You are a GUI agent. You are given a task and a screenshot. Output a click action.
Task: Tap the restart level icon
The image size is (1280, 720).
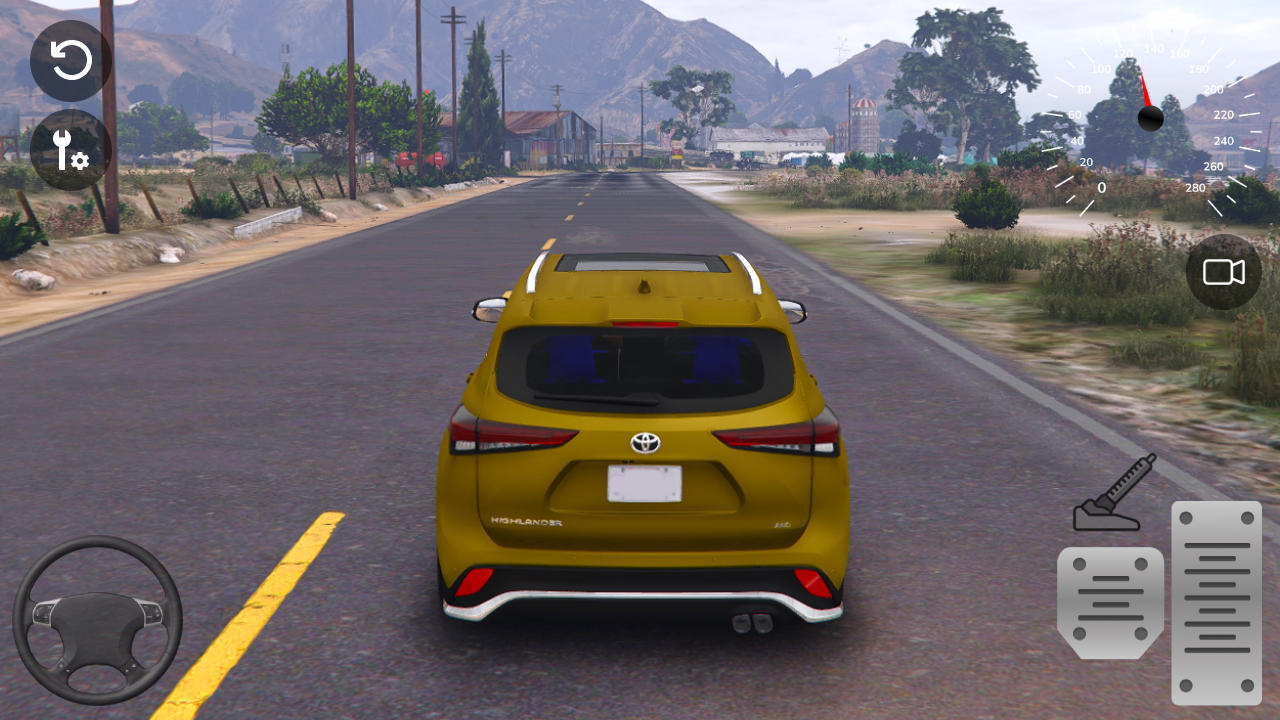point(70,61)
